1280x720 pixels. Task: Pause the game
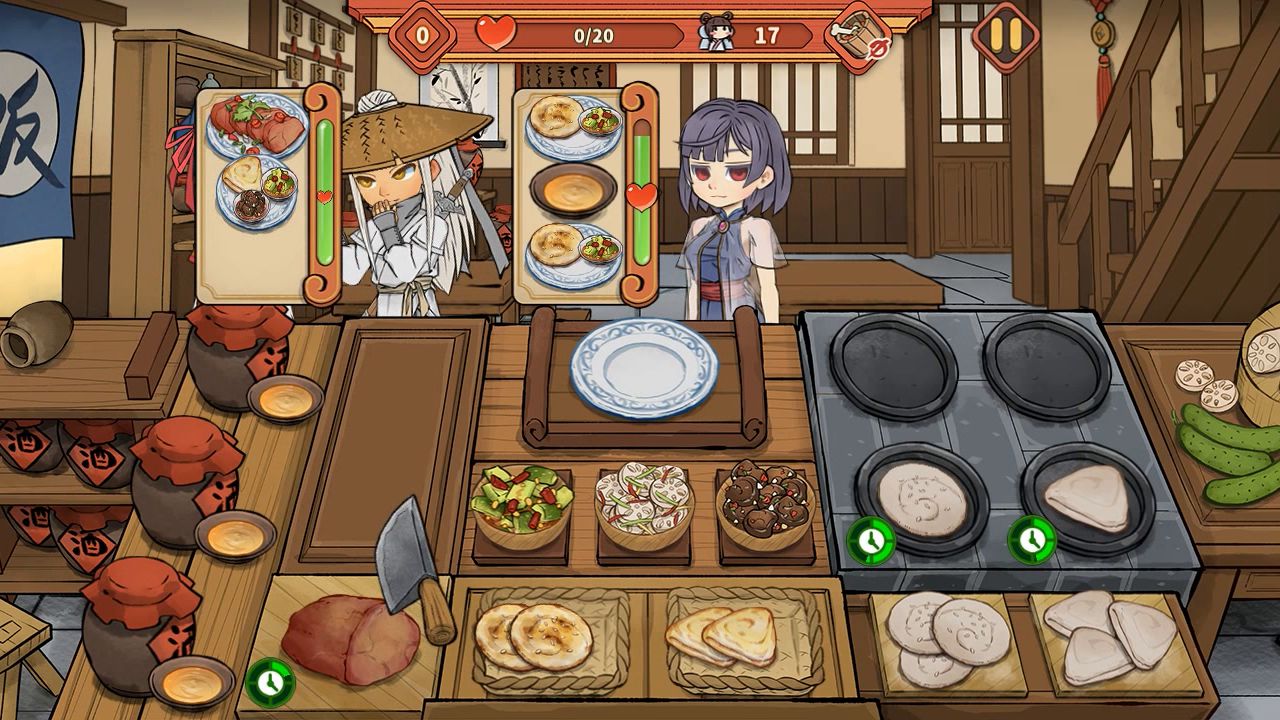click(x=1005, y=37)
